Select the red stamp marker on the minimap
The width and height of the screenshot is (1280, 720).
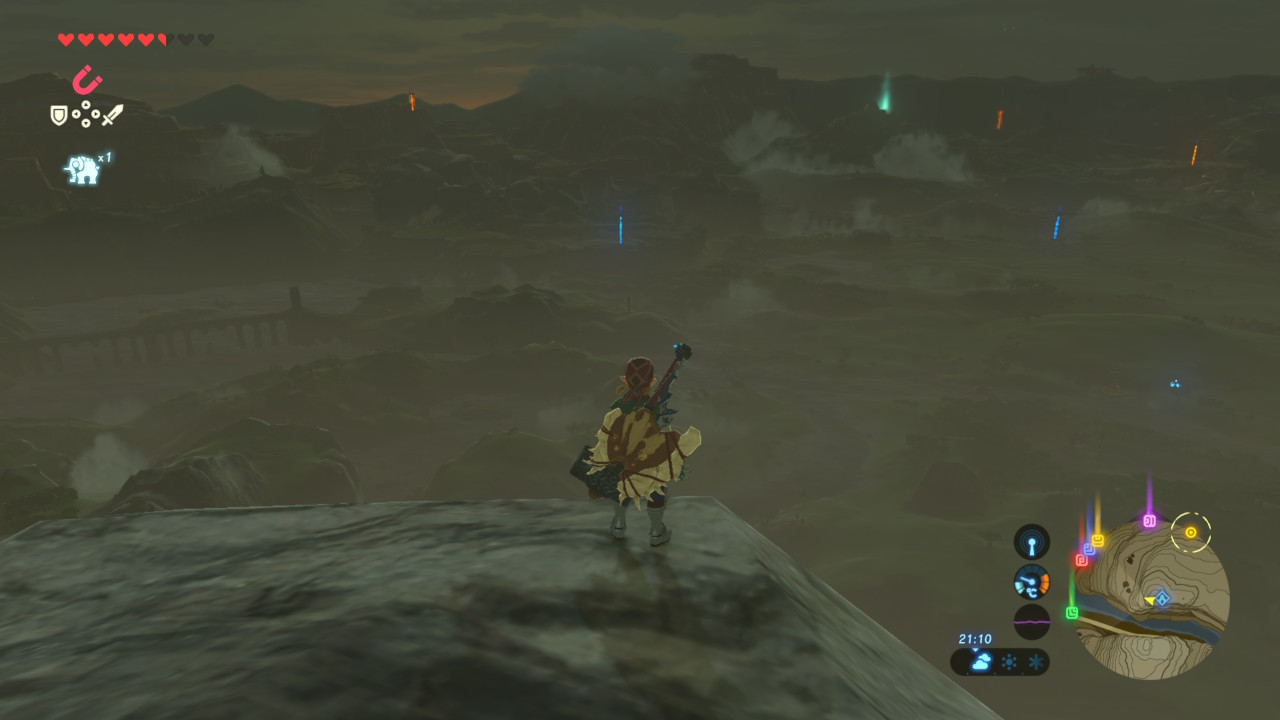1081,560
